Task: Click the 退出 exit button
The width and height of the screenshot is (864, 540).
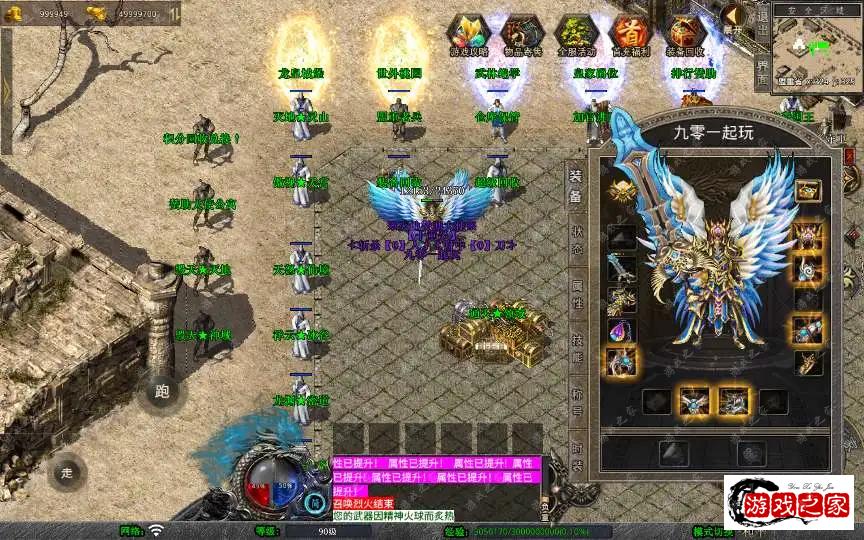Action: pos(762,22)
